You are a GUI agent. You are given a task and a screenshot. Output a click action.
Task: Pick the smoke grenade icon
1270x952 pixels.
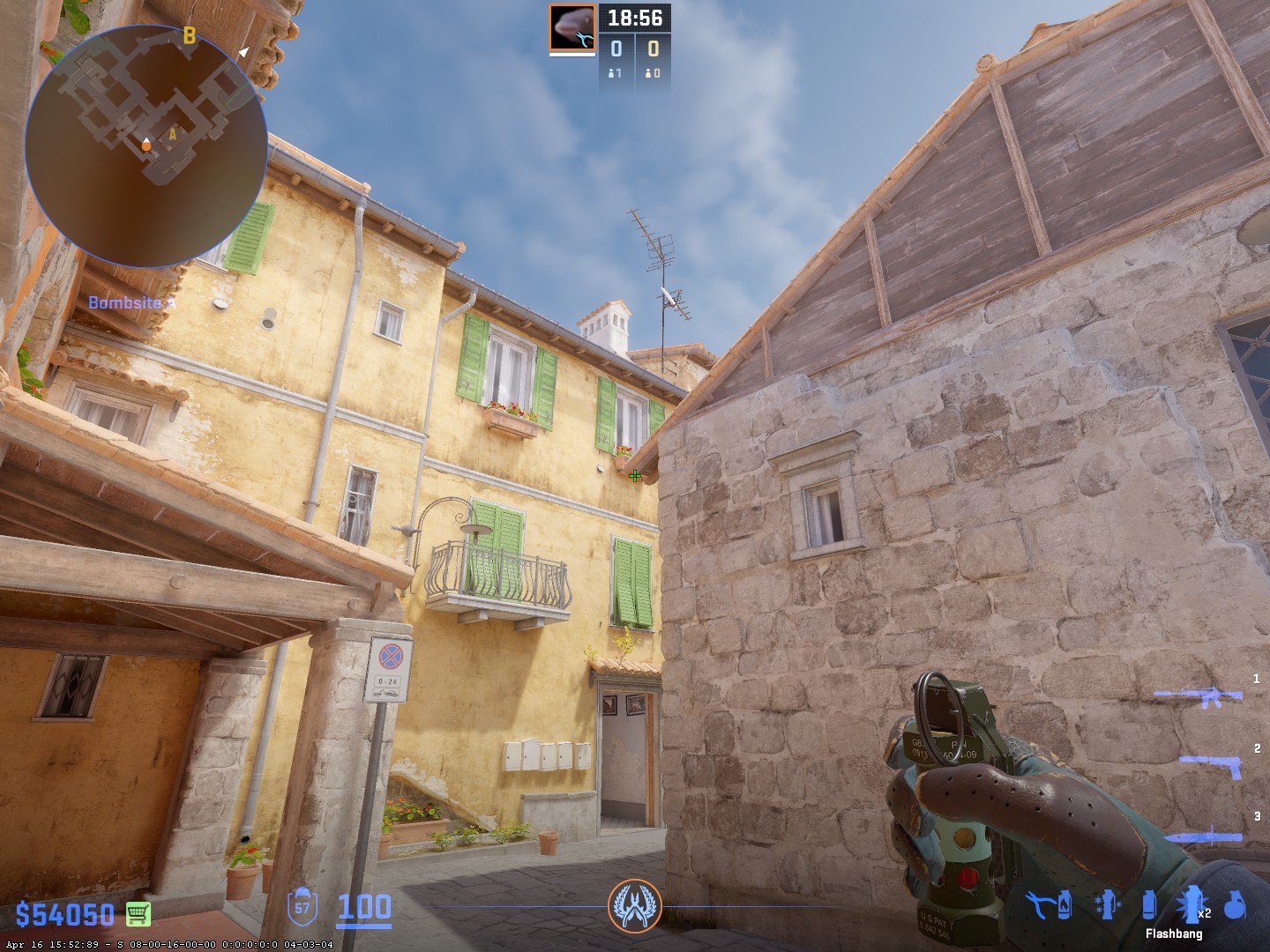pyautogui.click(x=1148, y=904)
